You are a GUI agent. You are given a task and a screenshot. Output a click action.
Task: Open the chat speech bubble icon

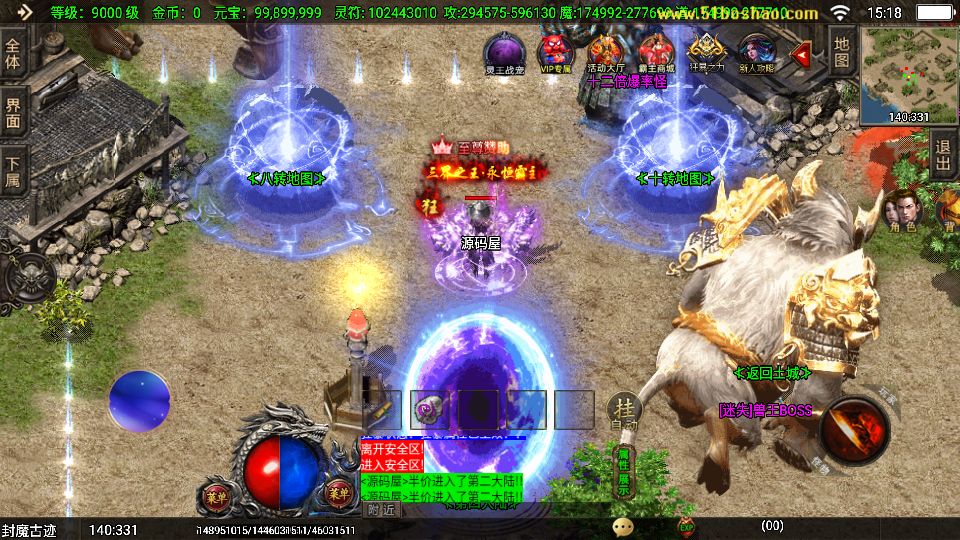pyautogui.click(x=623, y=526)
